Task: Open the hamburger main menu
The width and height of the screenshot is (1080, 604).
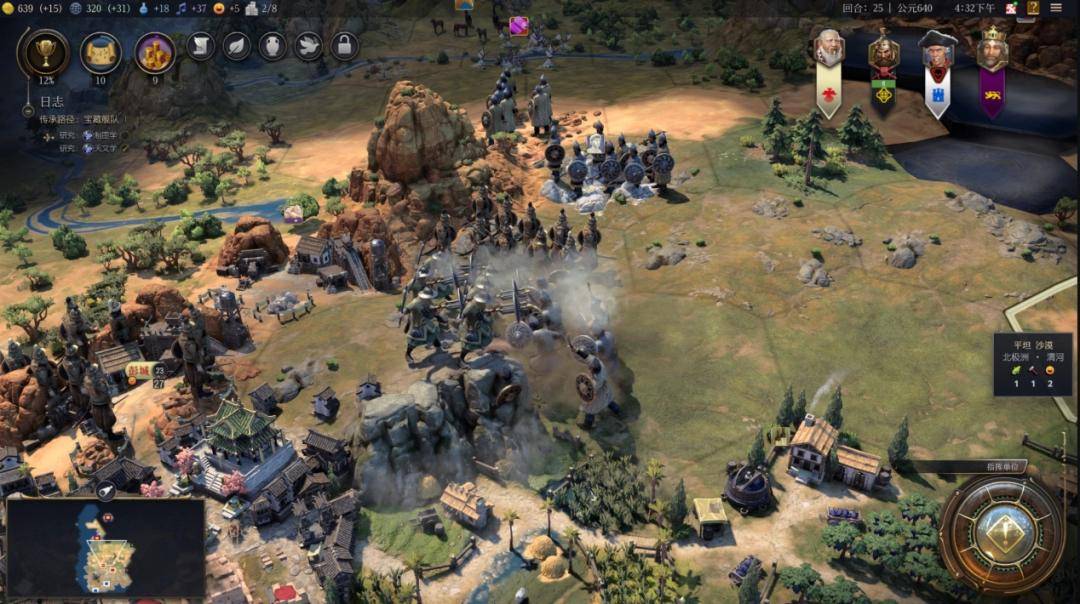Action: tap(1056, 8)
